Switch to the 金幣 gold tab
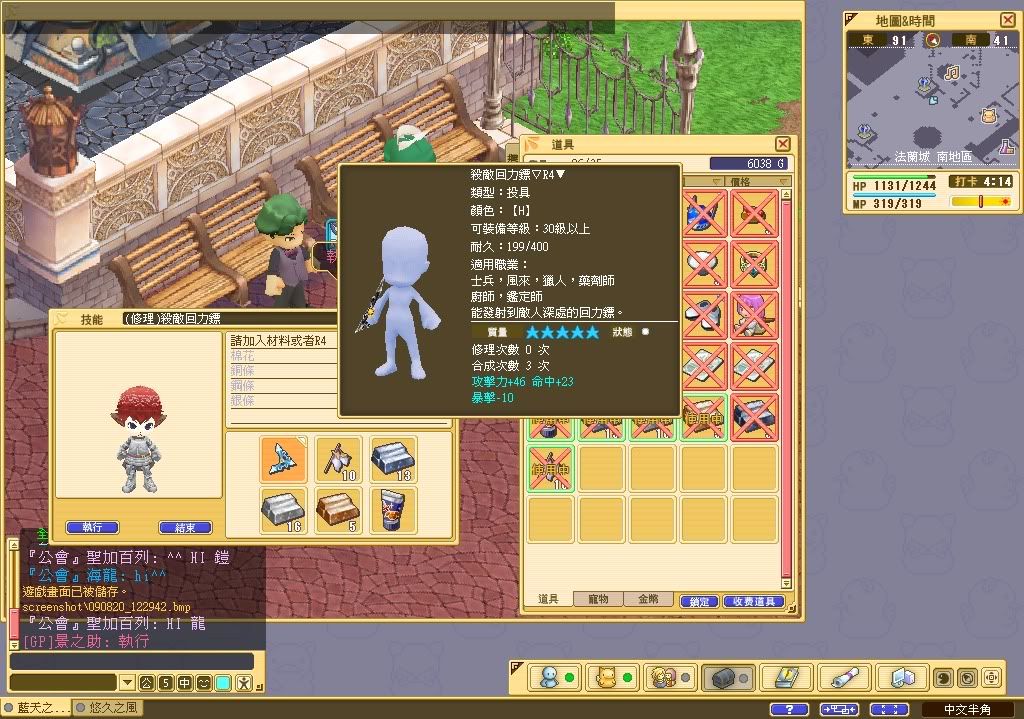Screen dimensions: 1024x719 pyautogui.click(x=648, y=599)
